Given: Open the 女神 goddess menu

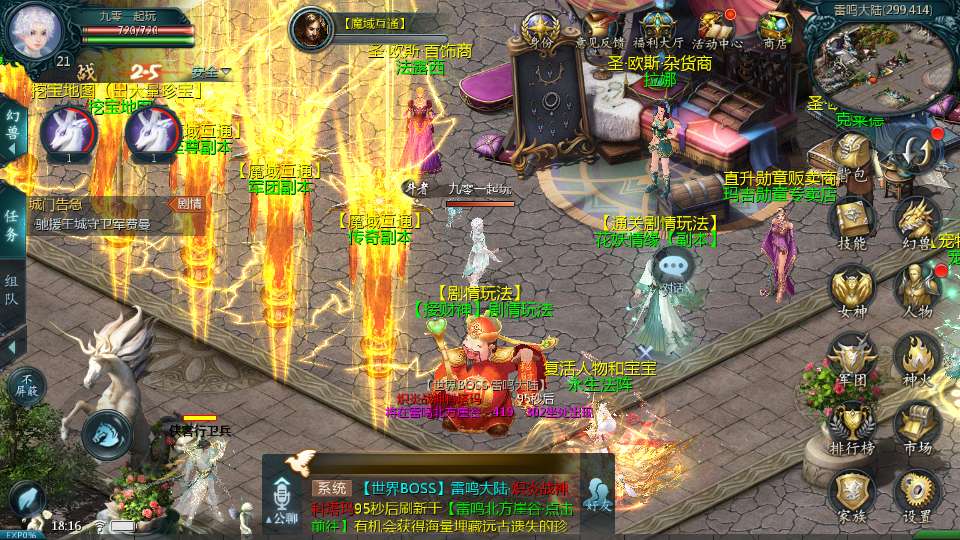Looking at the screenshot, I should pos(851,290).
